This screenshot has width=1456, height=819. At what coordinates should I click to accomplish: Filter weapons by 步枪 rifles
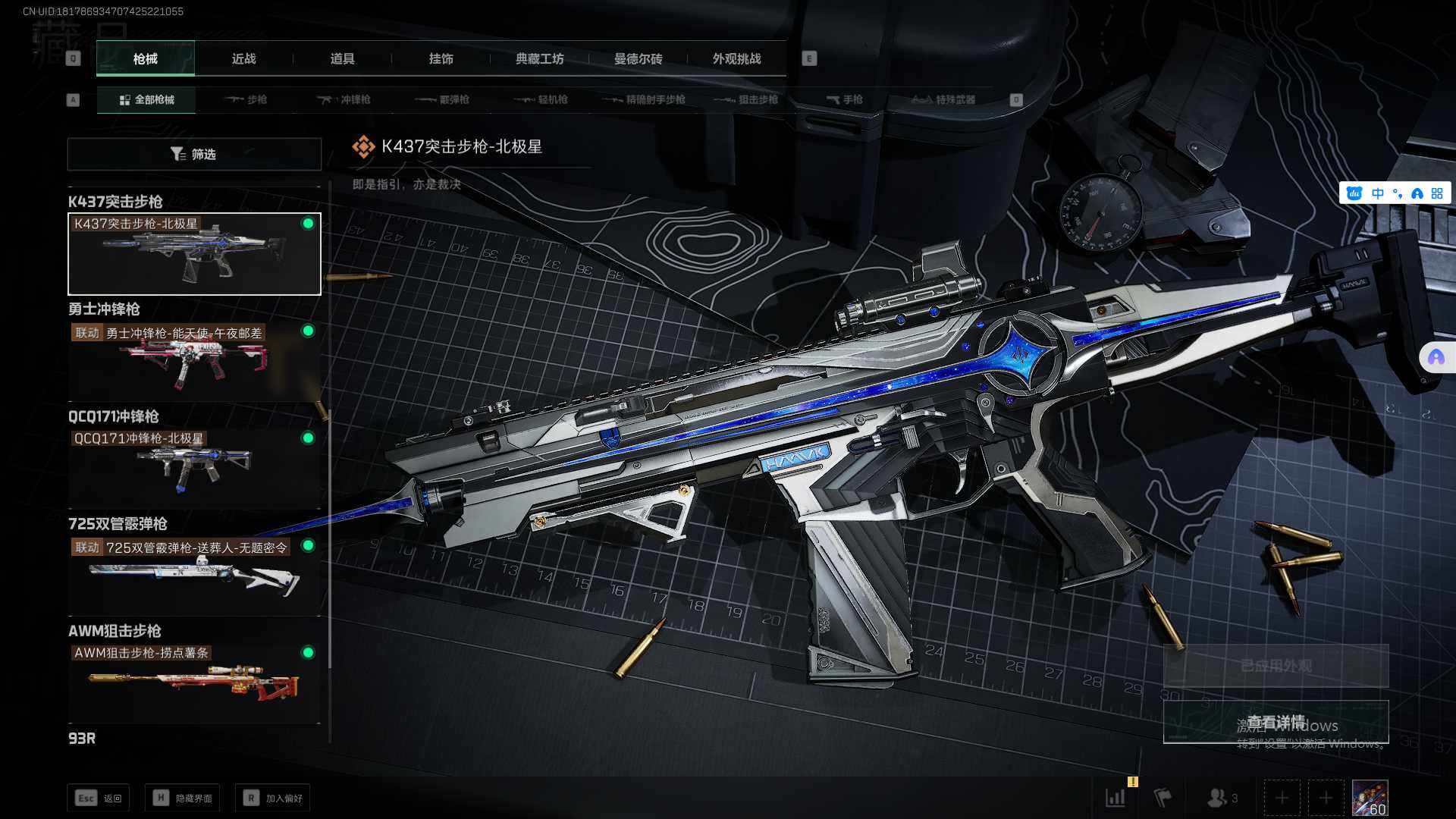[246, 100]
